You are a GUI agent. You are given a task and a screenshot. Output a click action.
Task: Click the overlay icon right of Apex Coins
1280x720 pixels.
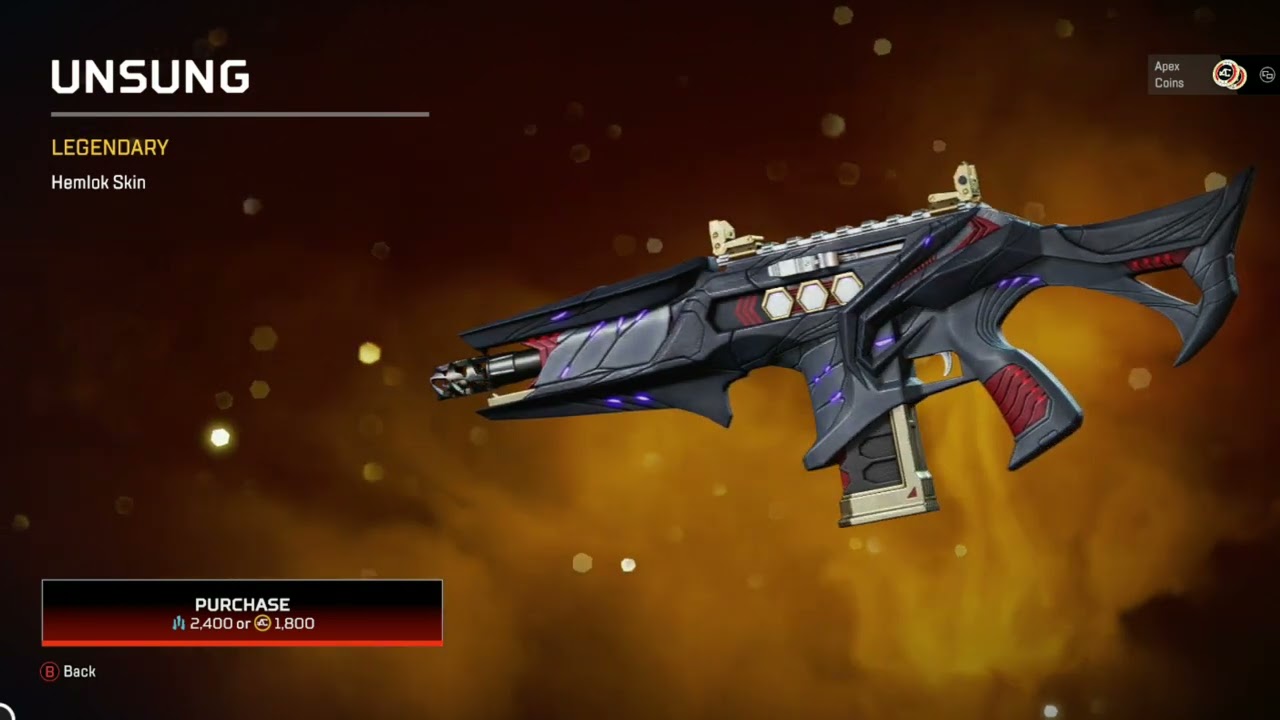click(x=1266, y=74)
